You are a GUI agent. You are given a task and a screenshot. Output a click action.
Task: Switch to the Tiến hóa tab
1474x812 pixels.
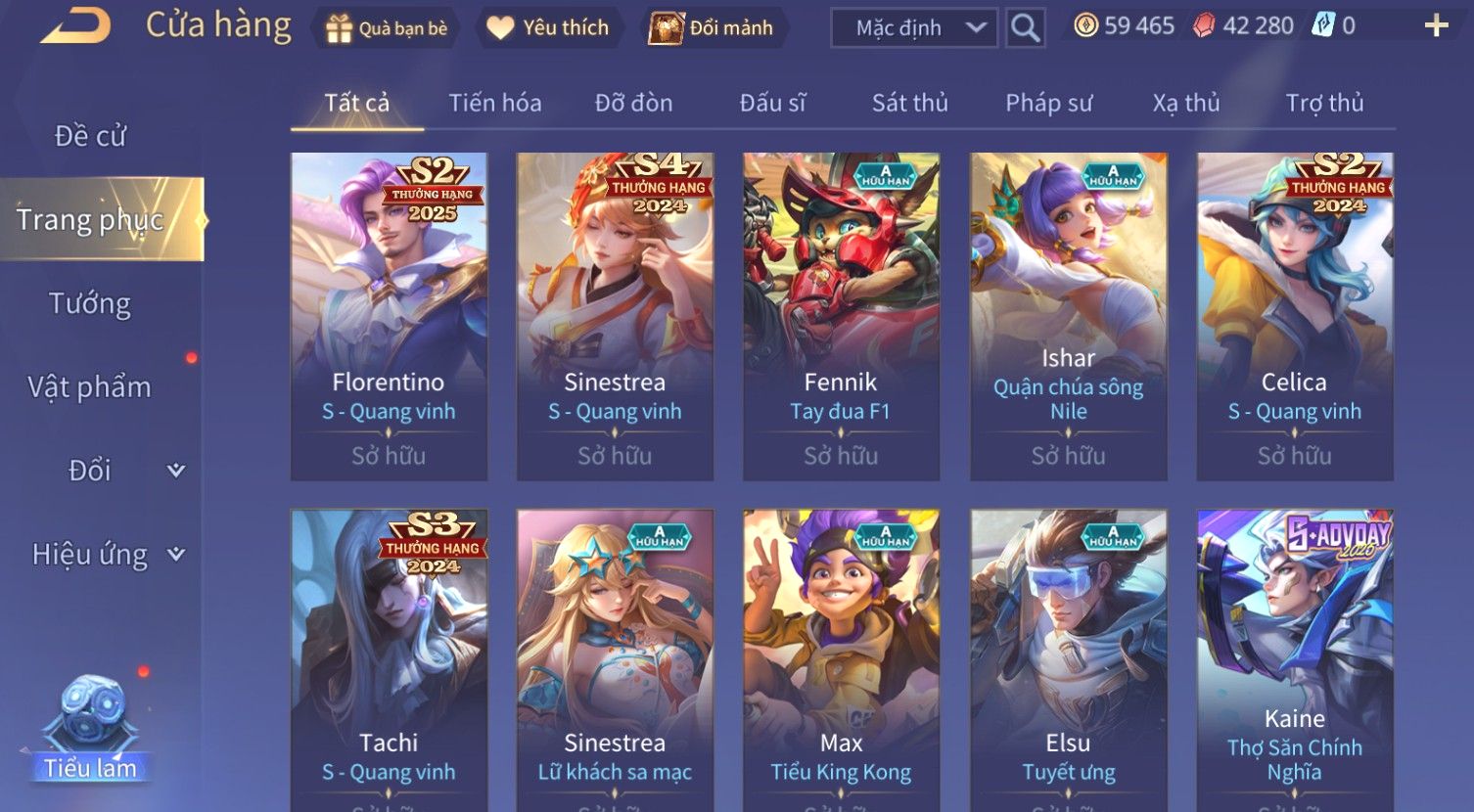494,103
